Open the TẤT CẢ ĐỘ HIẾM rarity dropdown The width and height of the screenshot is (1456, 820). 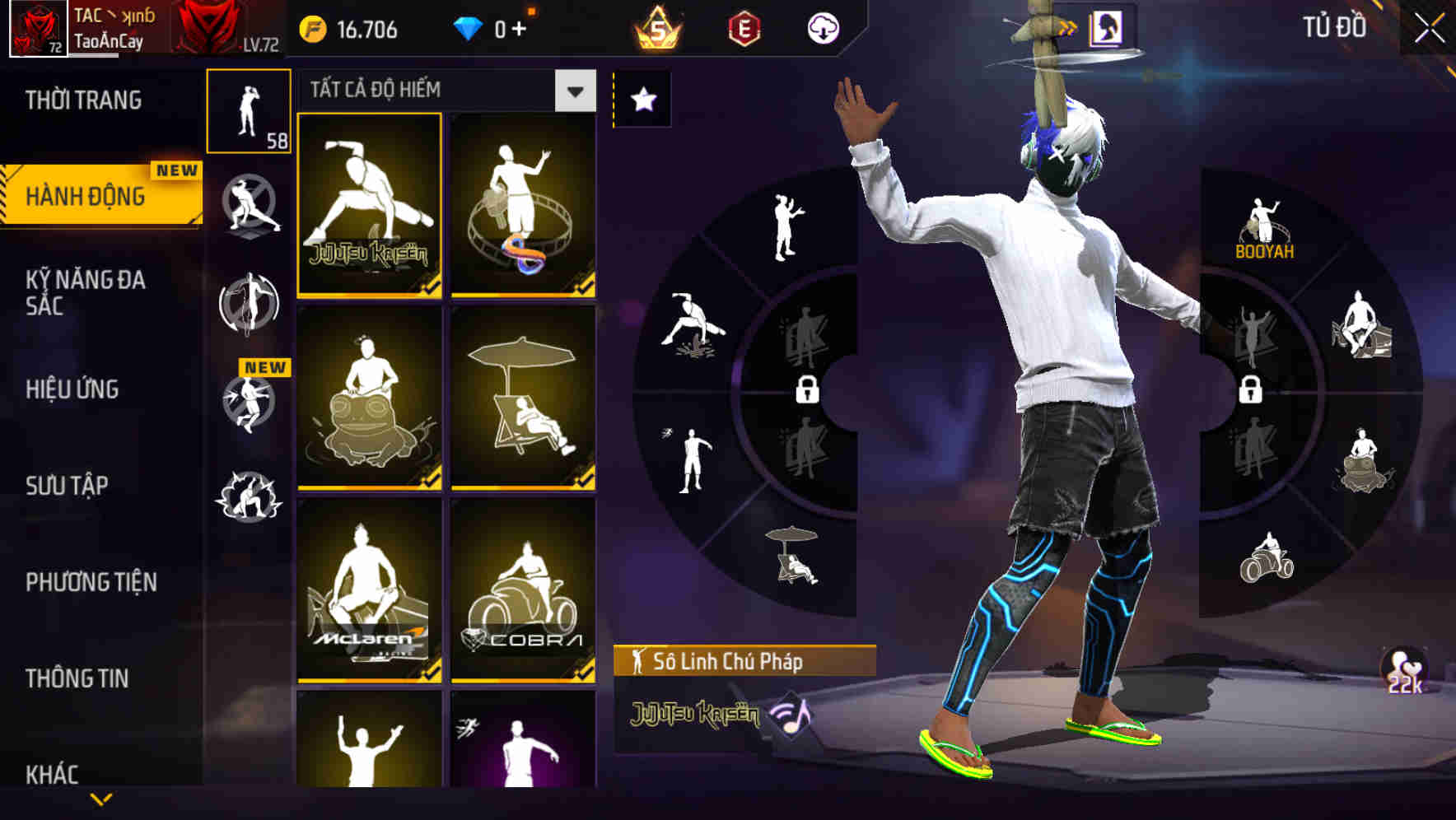[575, 91]
